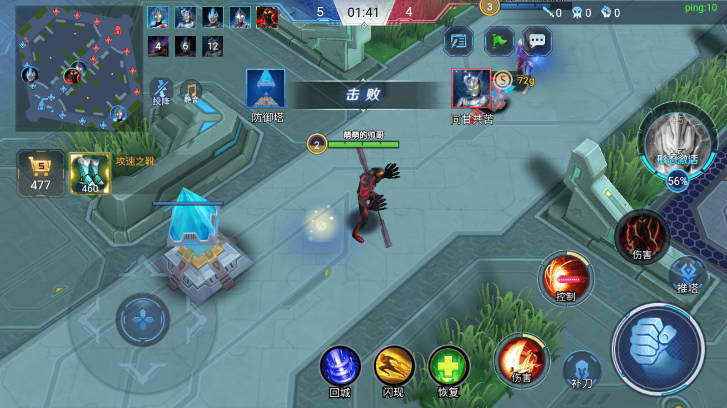
Task: Open the minimap
Action: 75,63
